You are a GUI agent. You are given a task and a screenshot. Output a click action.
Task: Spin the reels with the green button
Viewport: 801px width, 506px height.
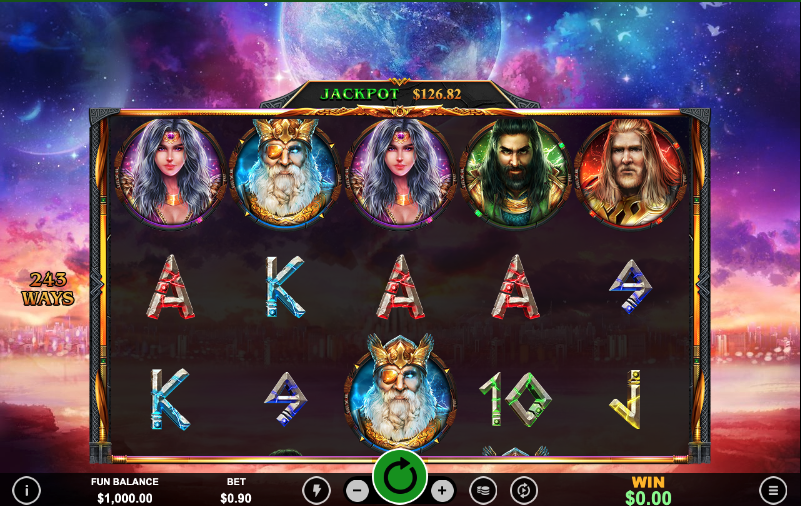pos(400,479)
